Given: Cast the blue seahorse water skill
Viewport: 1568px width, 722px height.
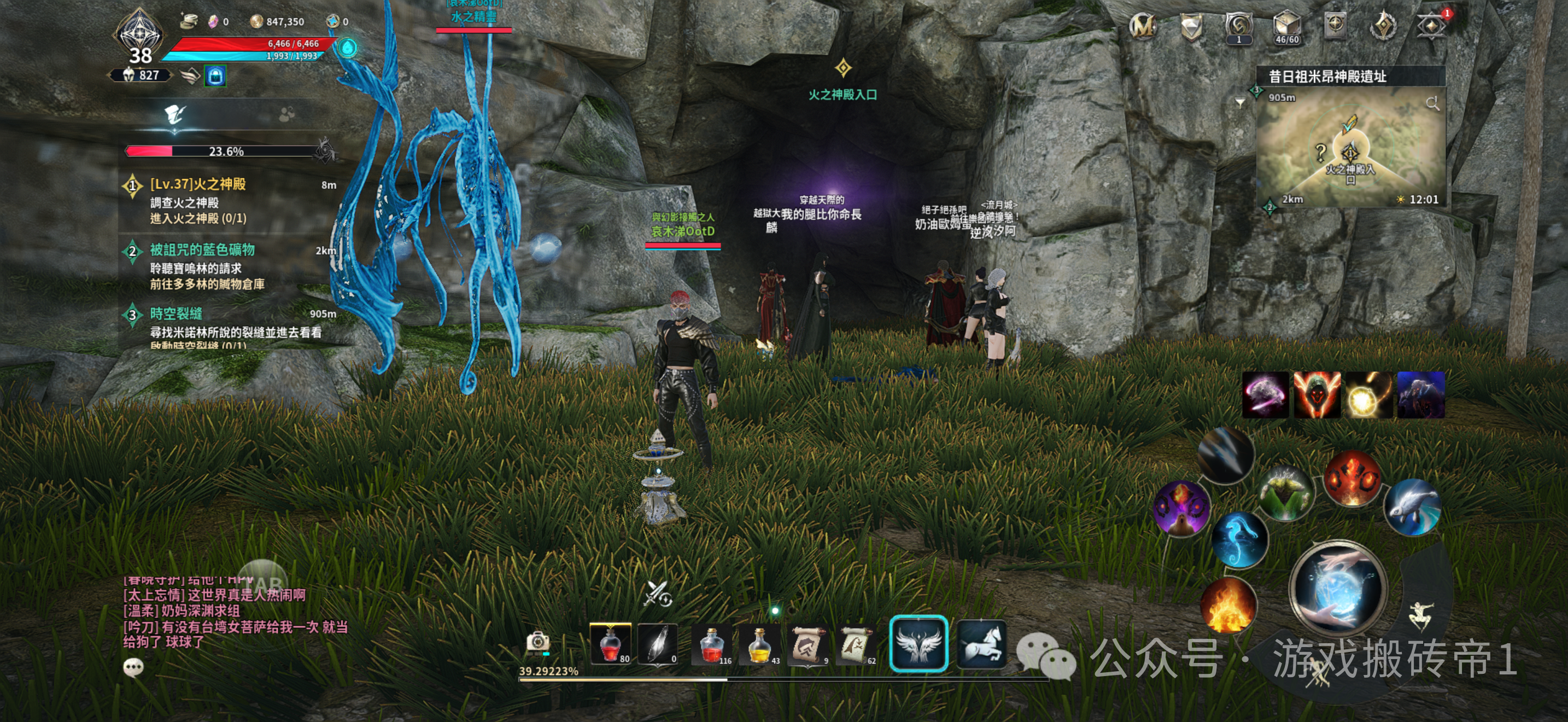Looking at the screenshot, I should (x=1239, y=539).
